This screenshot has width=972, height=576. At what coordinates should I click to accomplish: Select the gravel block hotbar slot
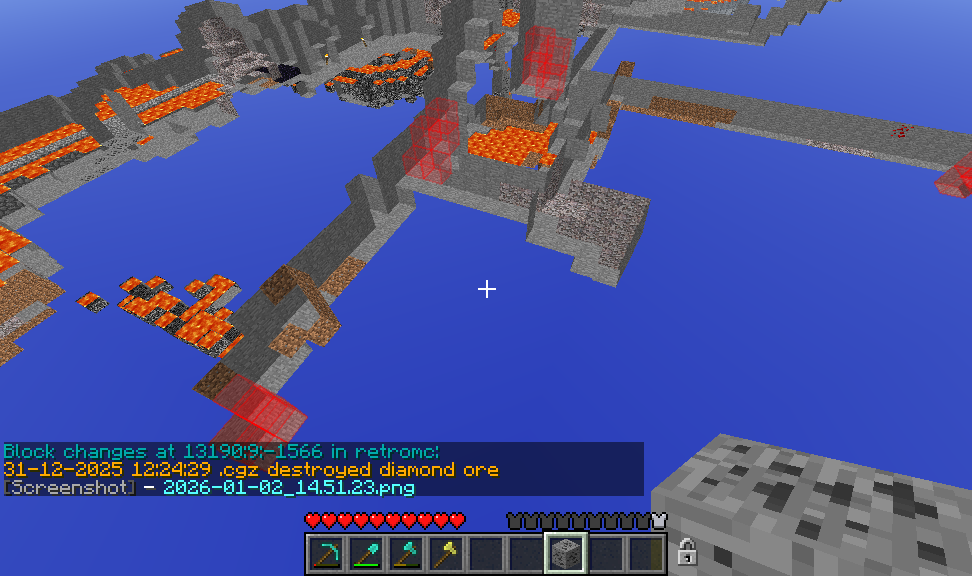tap(565, 553)
